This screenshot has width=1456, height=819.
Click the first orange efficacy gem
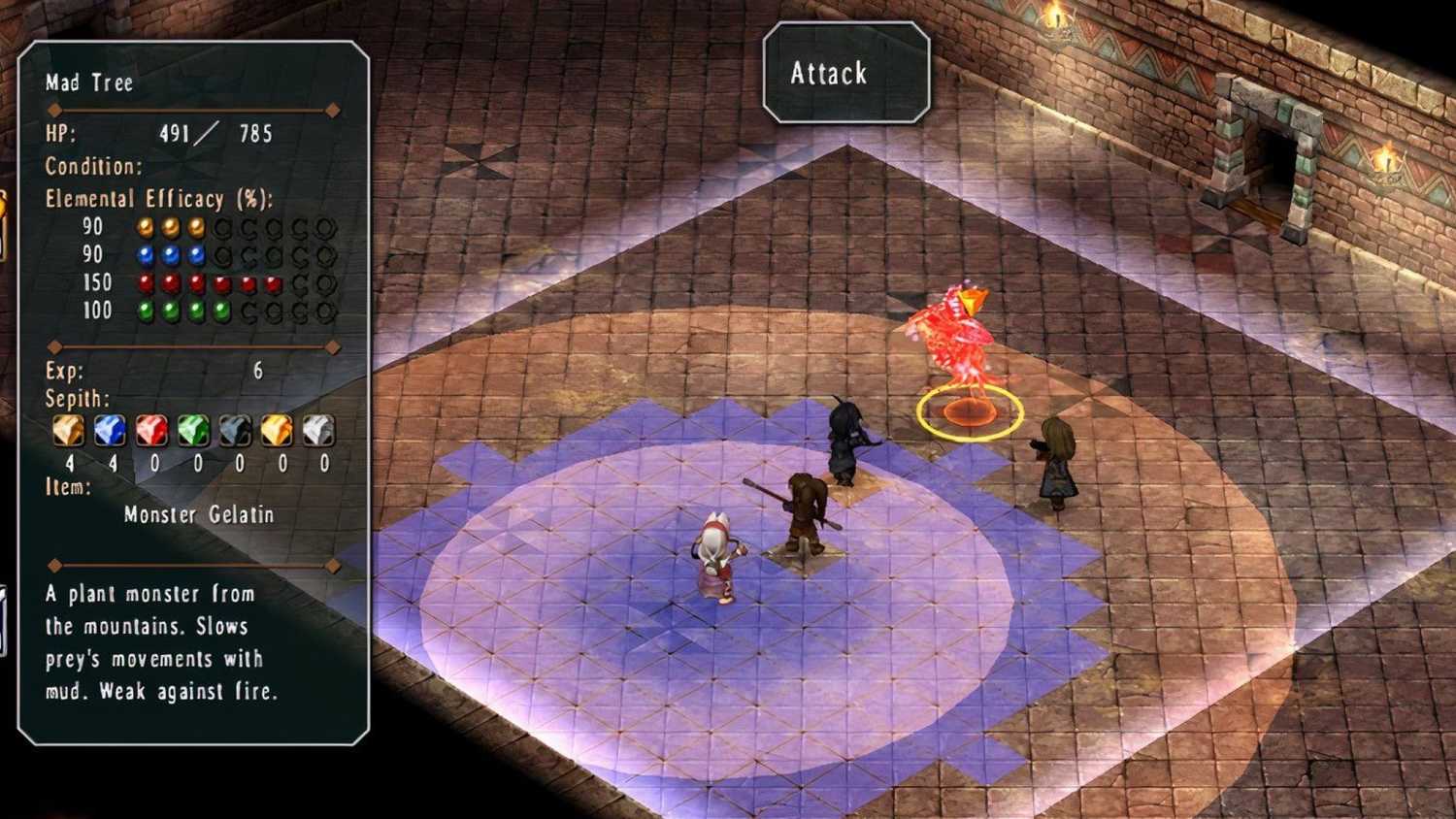pyautogui.click(x=145, y=228)
